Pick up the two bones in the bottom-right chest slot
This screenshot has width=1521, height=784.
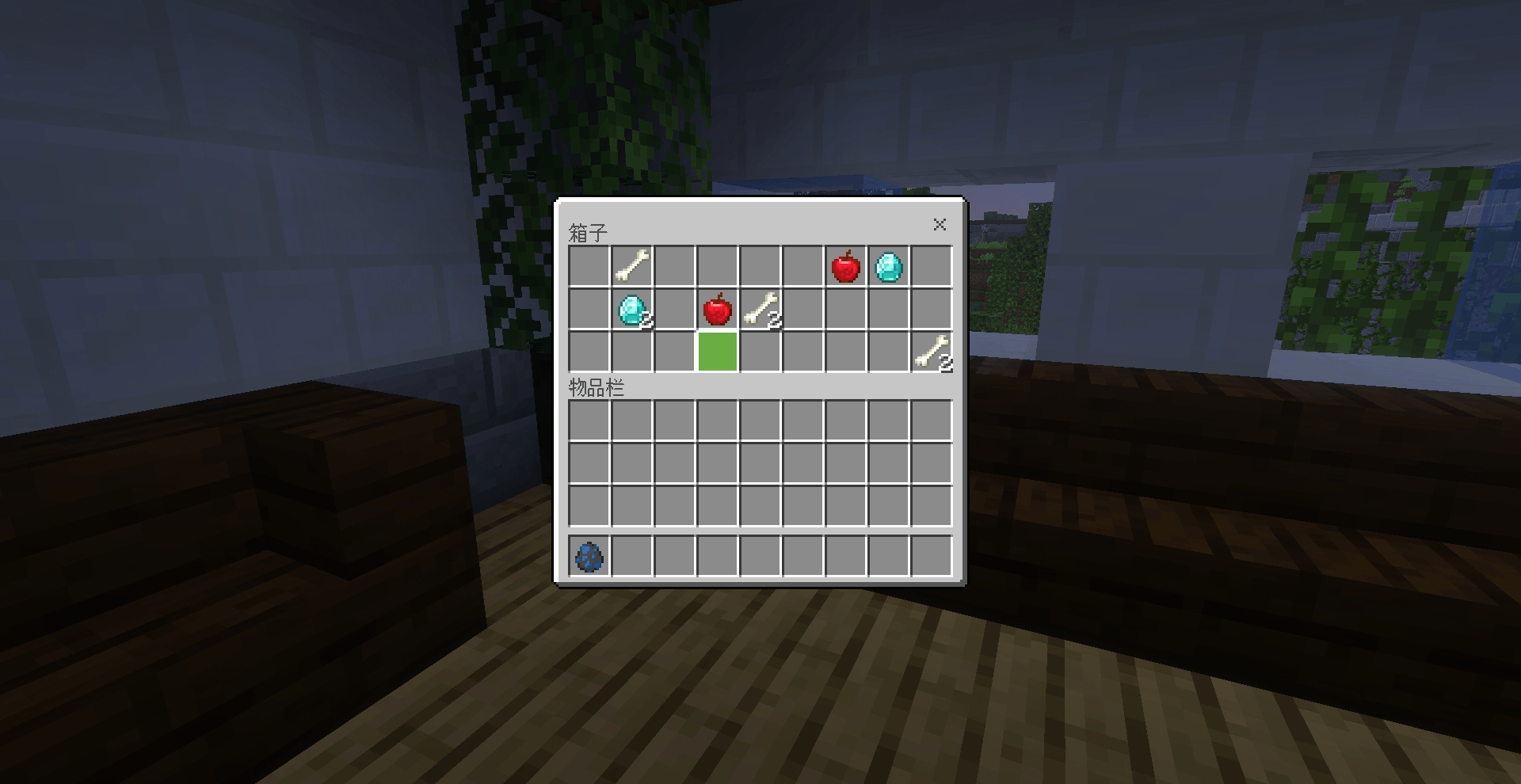(931, 352)
